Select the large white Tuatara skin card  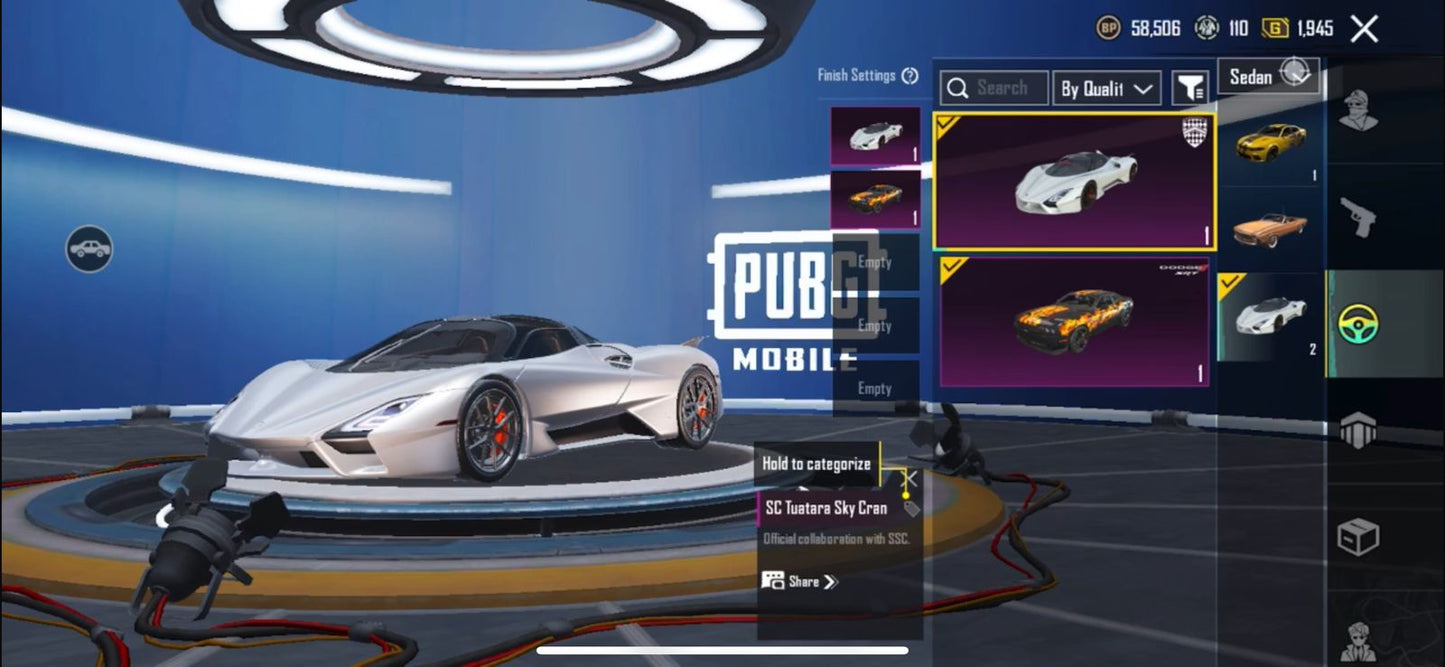coord(1074,181)
